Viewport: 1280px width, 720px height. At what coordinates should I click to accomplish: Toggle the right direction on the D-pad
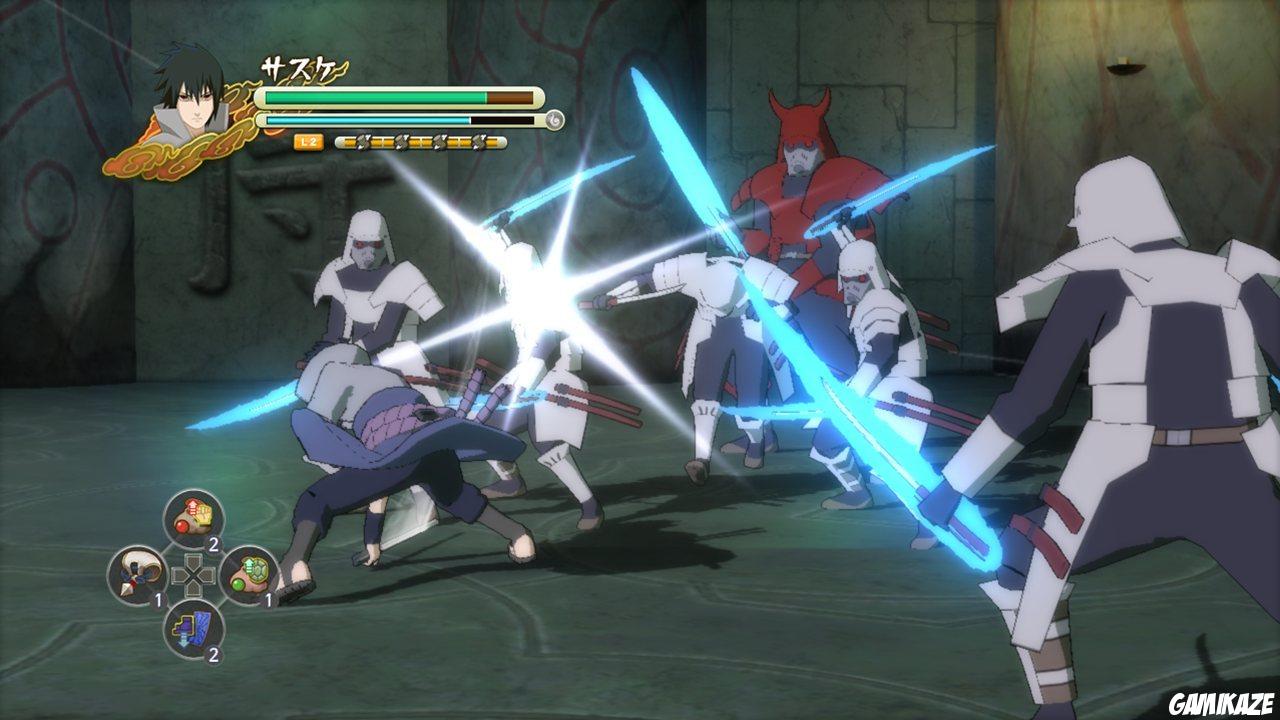click(x=207, y=574)
